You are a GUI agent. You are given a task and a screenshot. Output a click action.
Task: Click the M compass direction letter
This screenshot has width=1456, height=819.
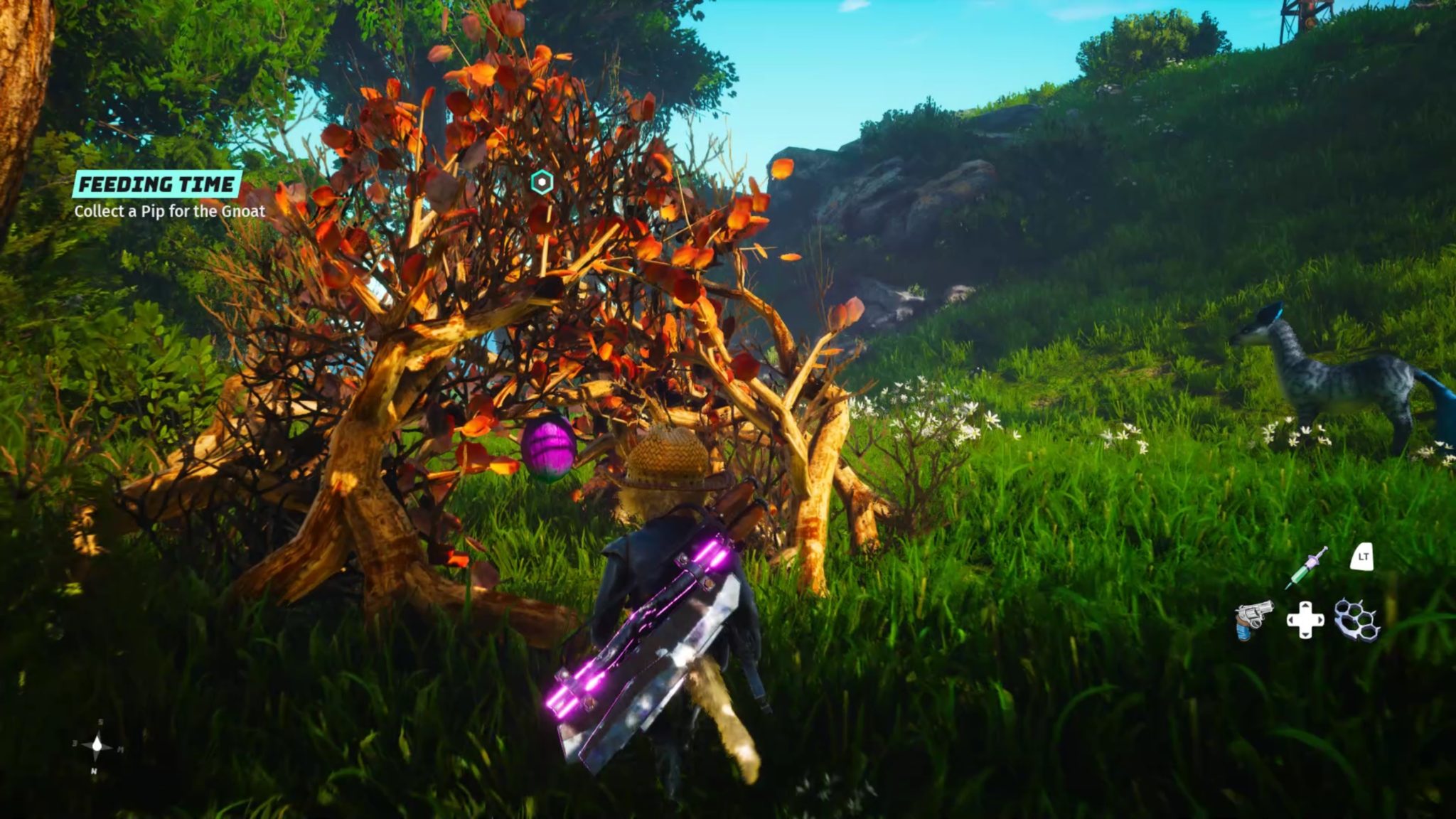[121, 748]
